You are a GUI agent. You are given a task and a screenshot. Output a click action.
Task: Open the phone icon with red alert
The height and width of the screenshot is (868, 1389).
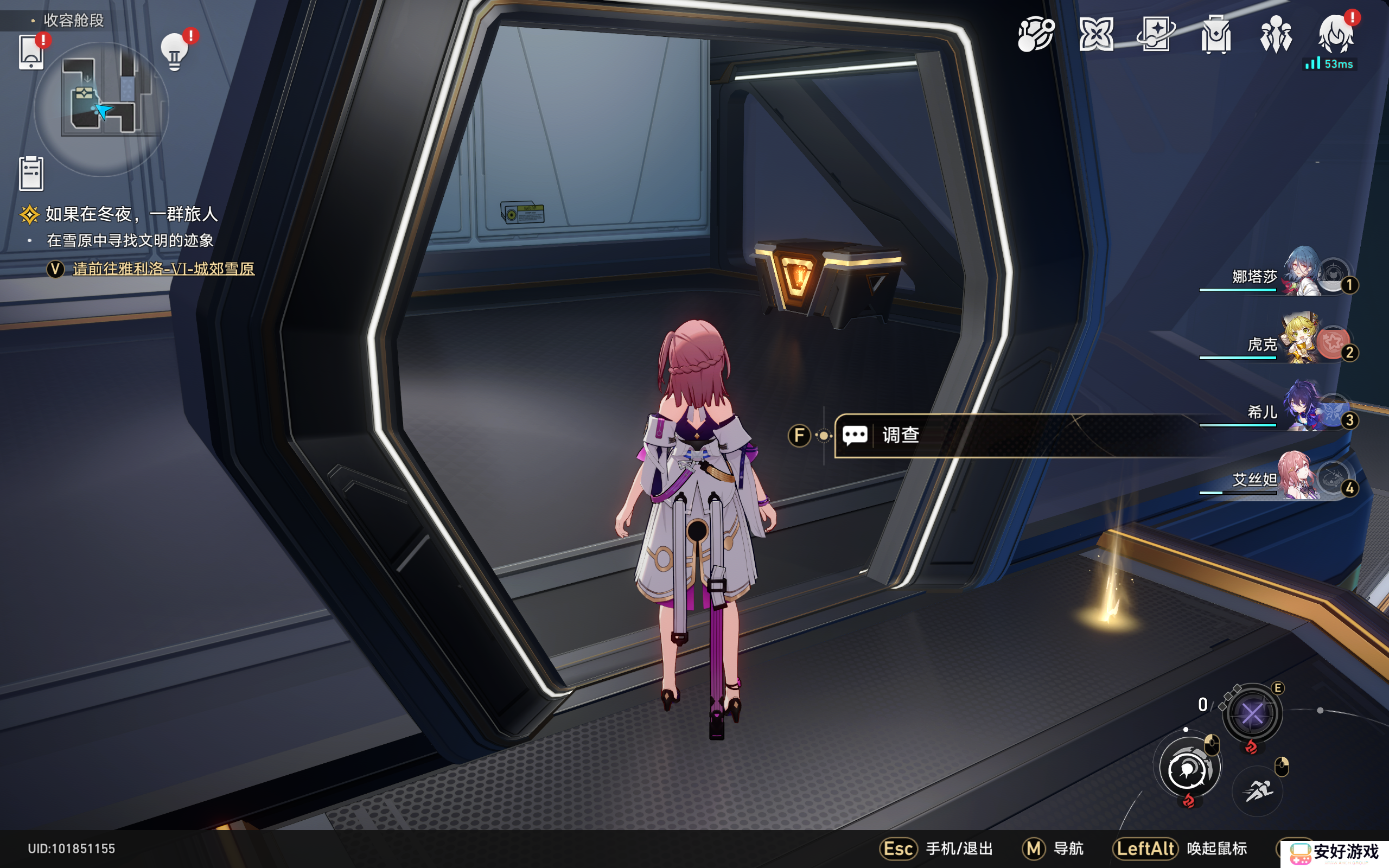point(31,53)
